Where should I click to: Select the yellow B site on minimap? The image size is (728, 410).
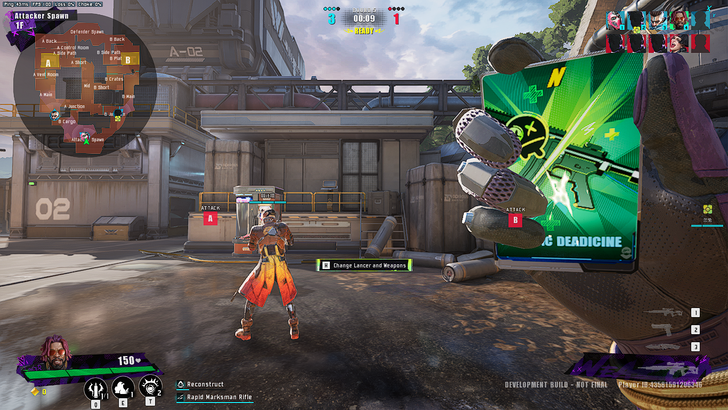pyautogui.click(x=126, y=59)
